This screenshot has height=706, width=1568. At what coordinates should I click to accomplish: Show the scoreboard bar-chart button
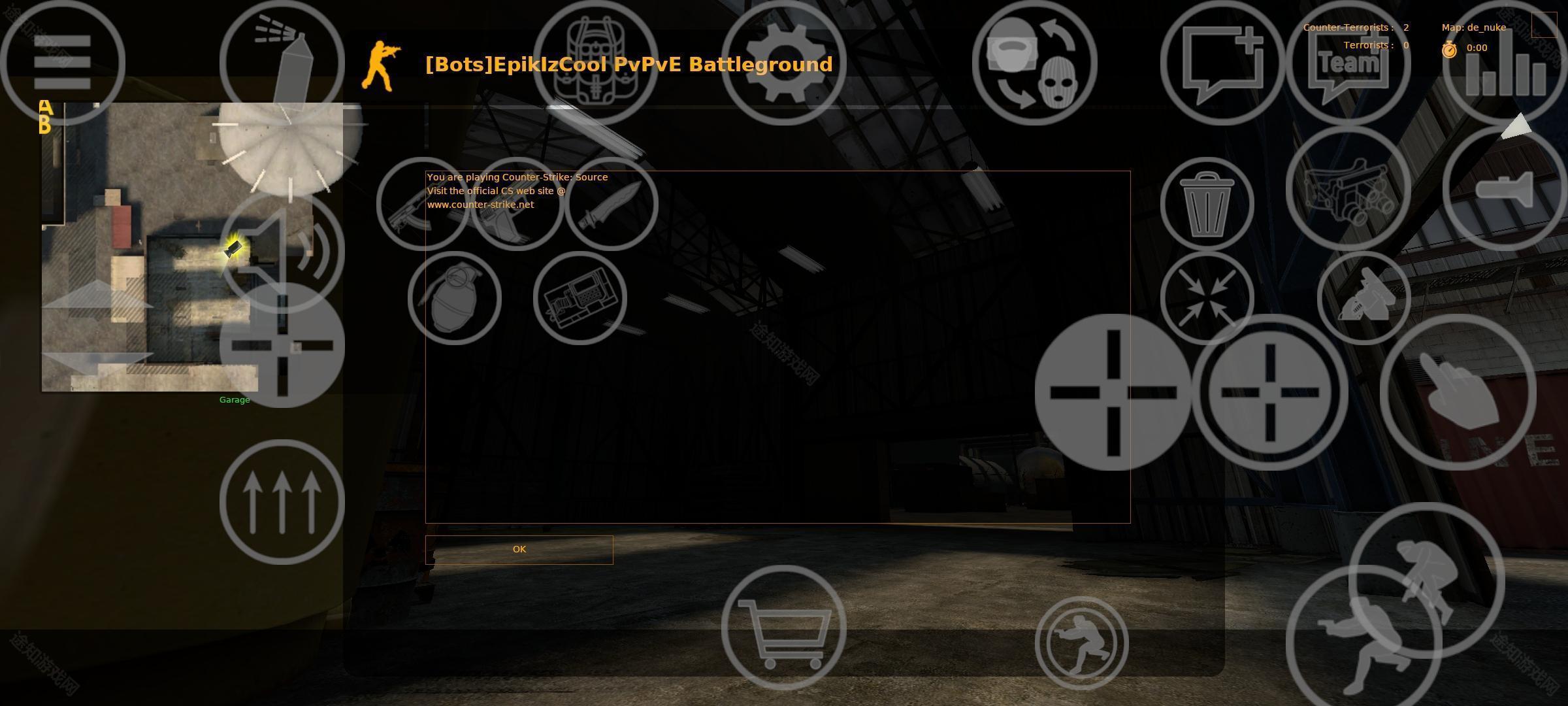[1505, 63]
